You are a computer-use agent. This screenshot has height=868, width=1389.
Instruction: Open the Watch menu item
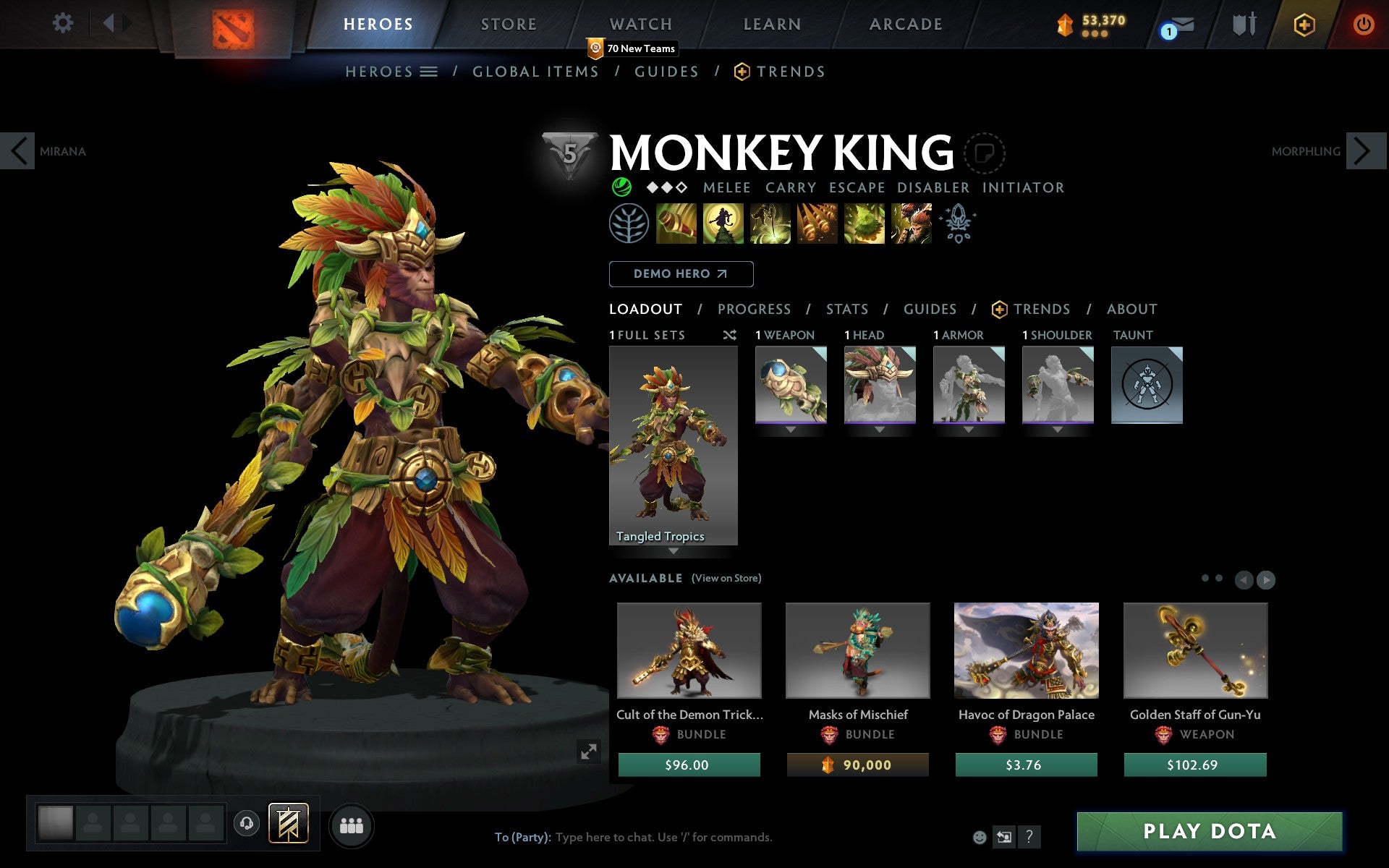[x=640, y=24]
